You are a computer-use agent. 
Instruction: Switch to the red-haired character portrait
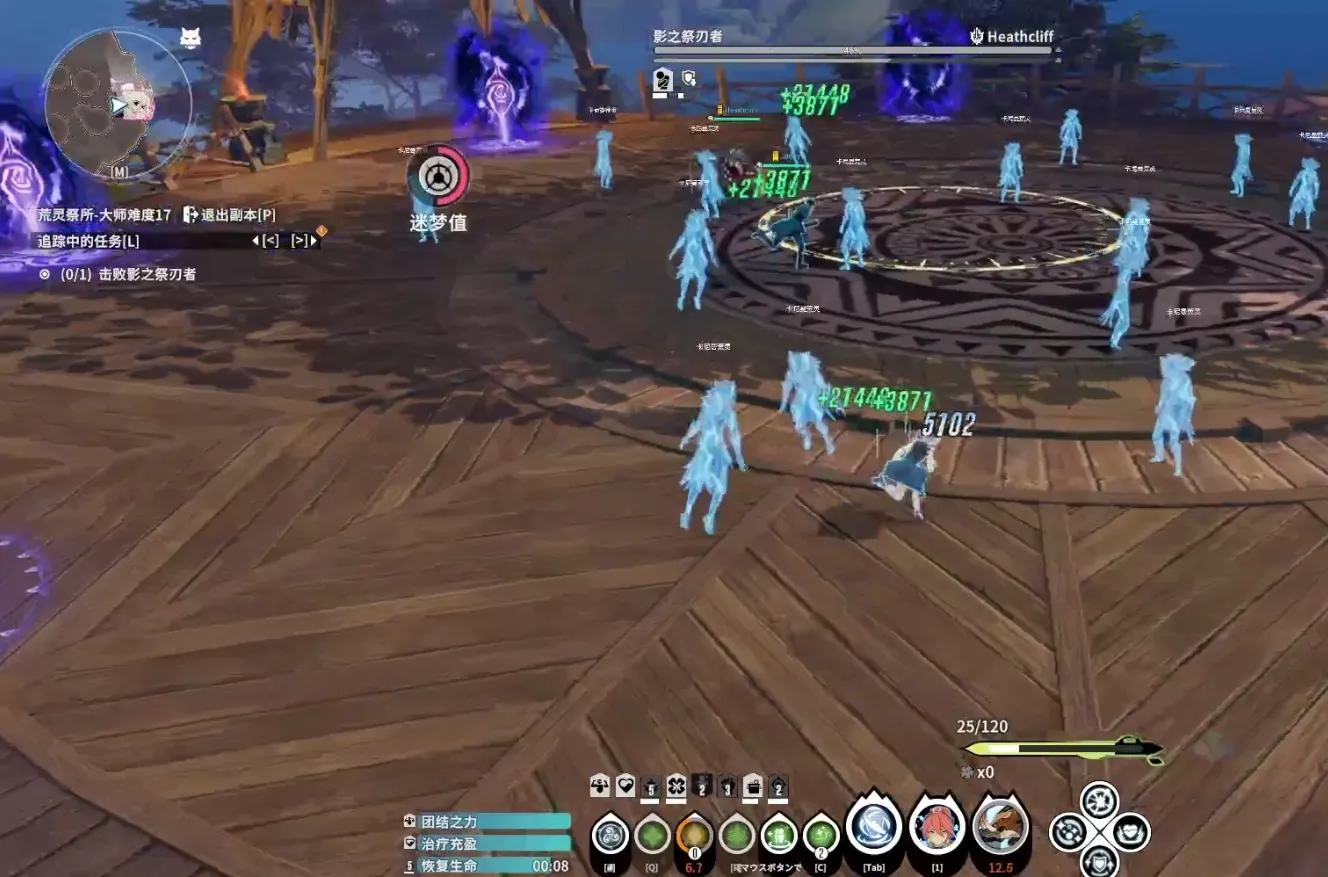pyautogui.click(x=937, y=828)
